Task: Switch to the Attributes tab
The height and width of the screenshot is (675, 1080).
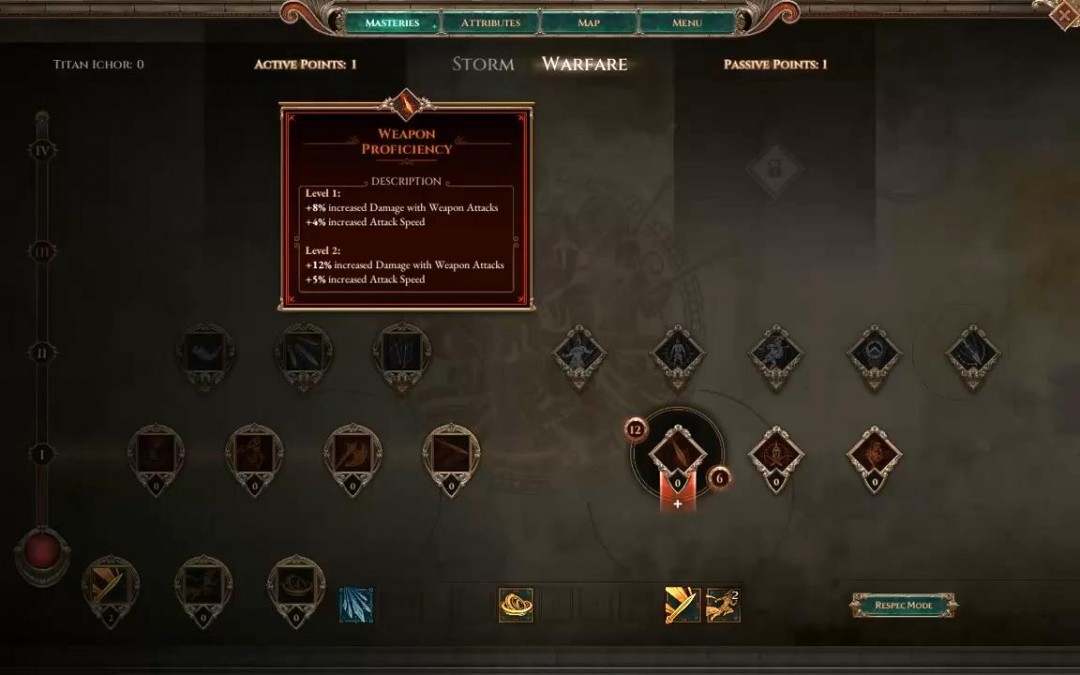Action: pyautogui.click(x=490, y=22)
